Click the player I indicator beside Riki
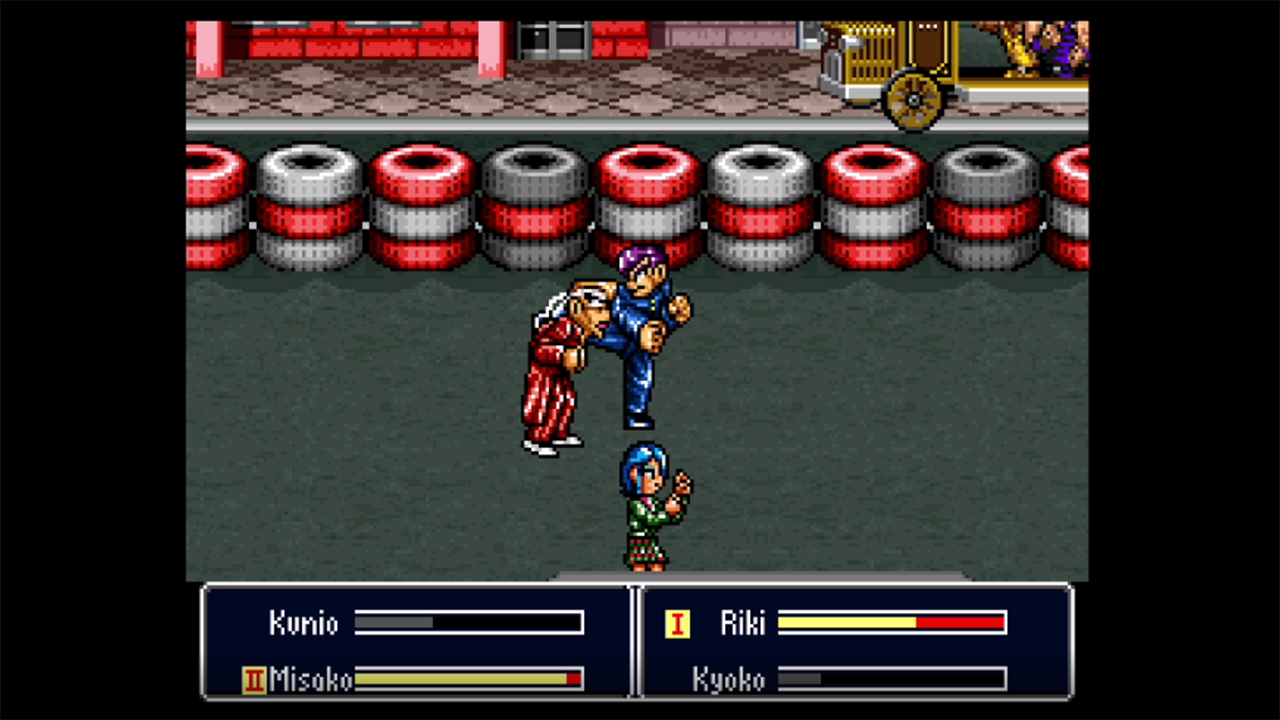This screenshot has height=720, width=1280. [678, 623]
